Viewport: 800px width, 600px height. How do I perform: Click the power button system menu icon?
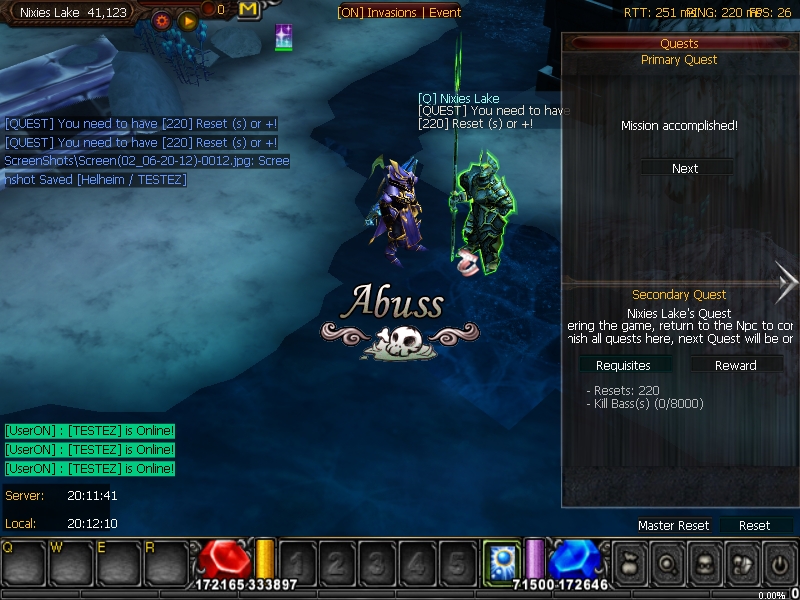[x=779, y=563]
